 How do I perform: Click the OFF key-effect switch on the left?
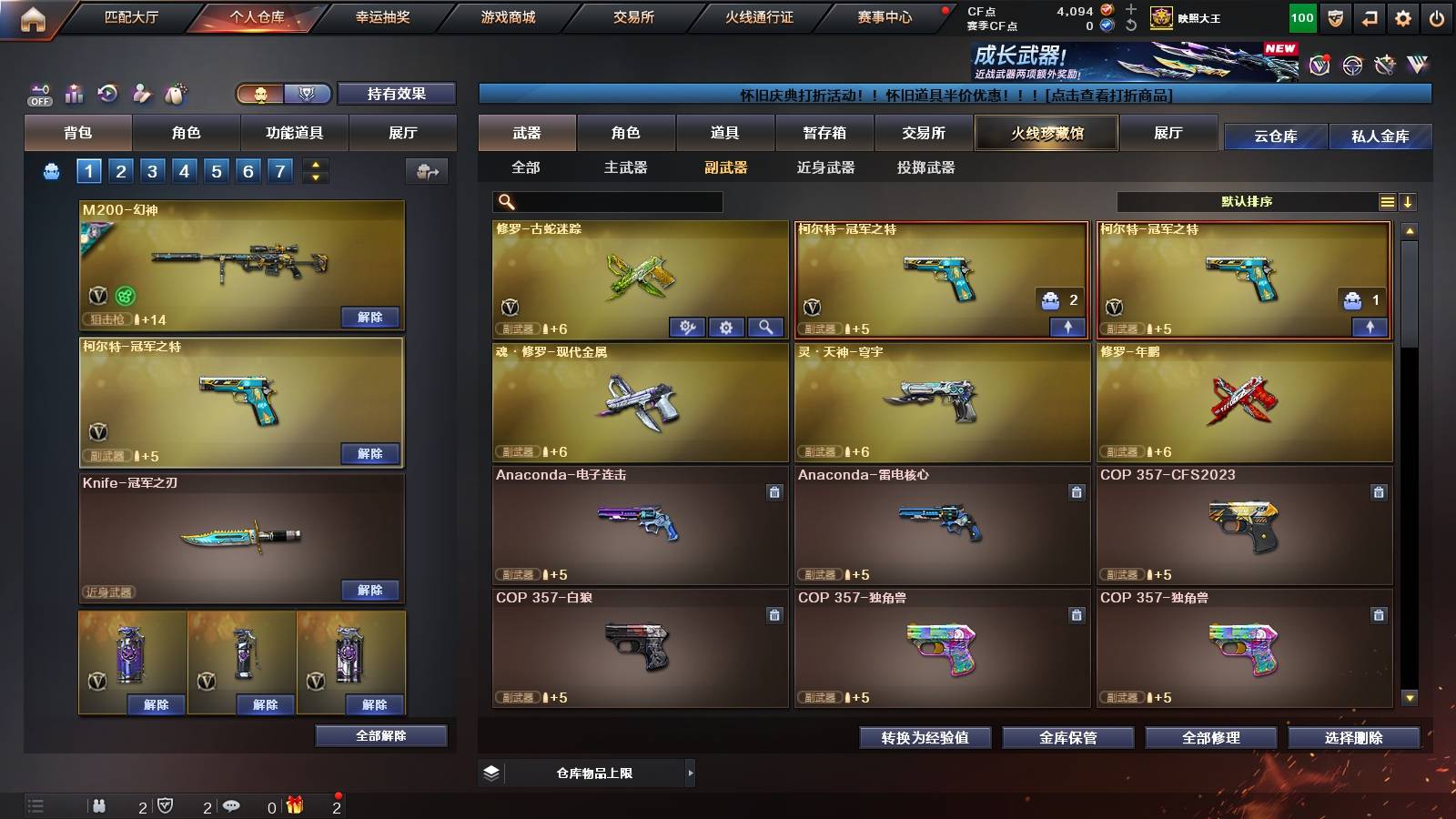pyautogui.click(x=38, y=94)
